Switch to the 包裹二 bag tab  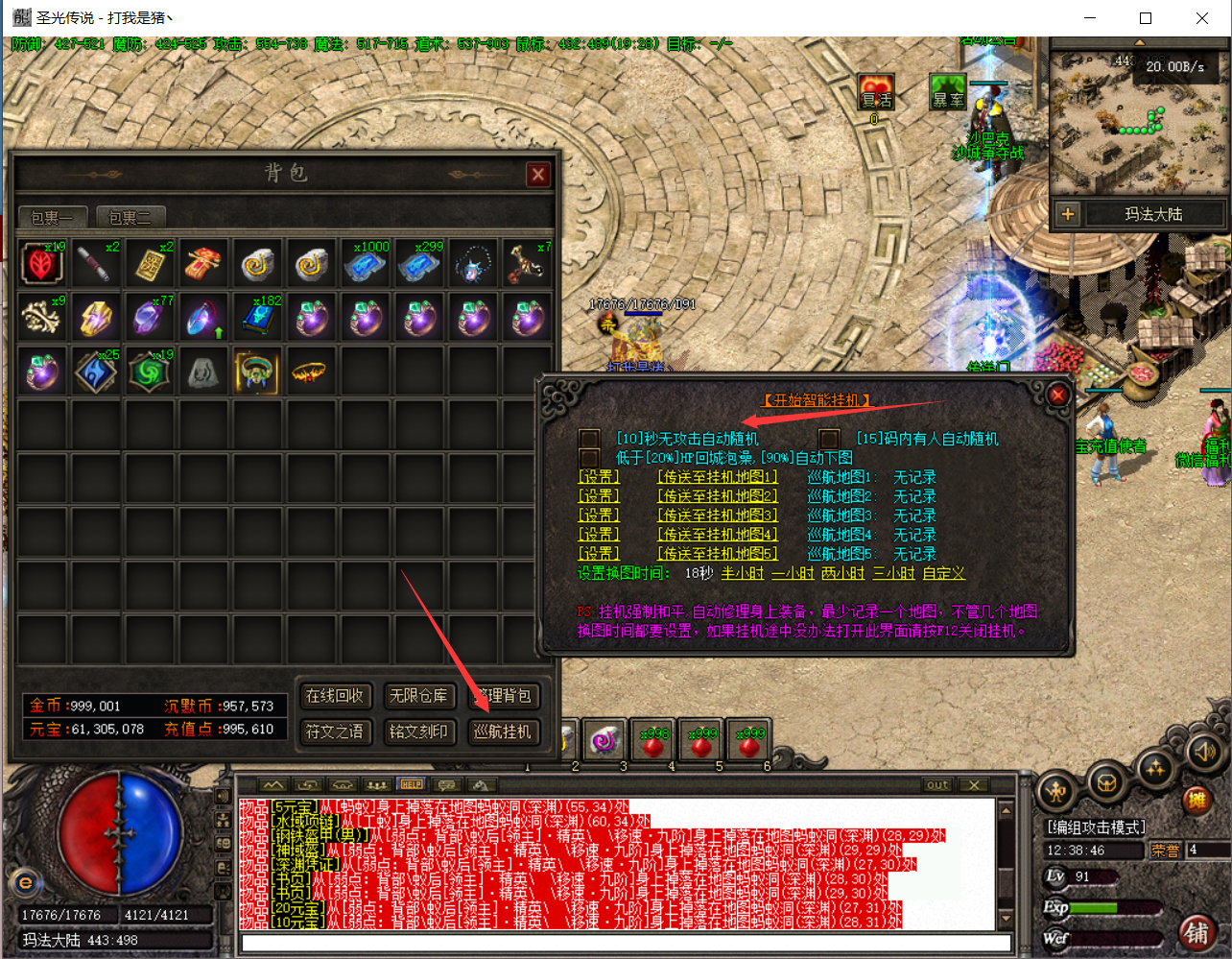coord(130,218)
